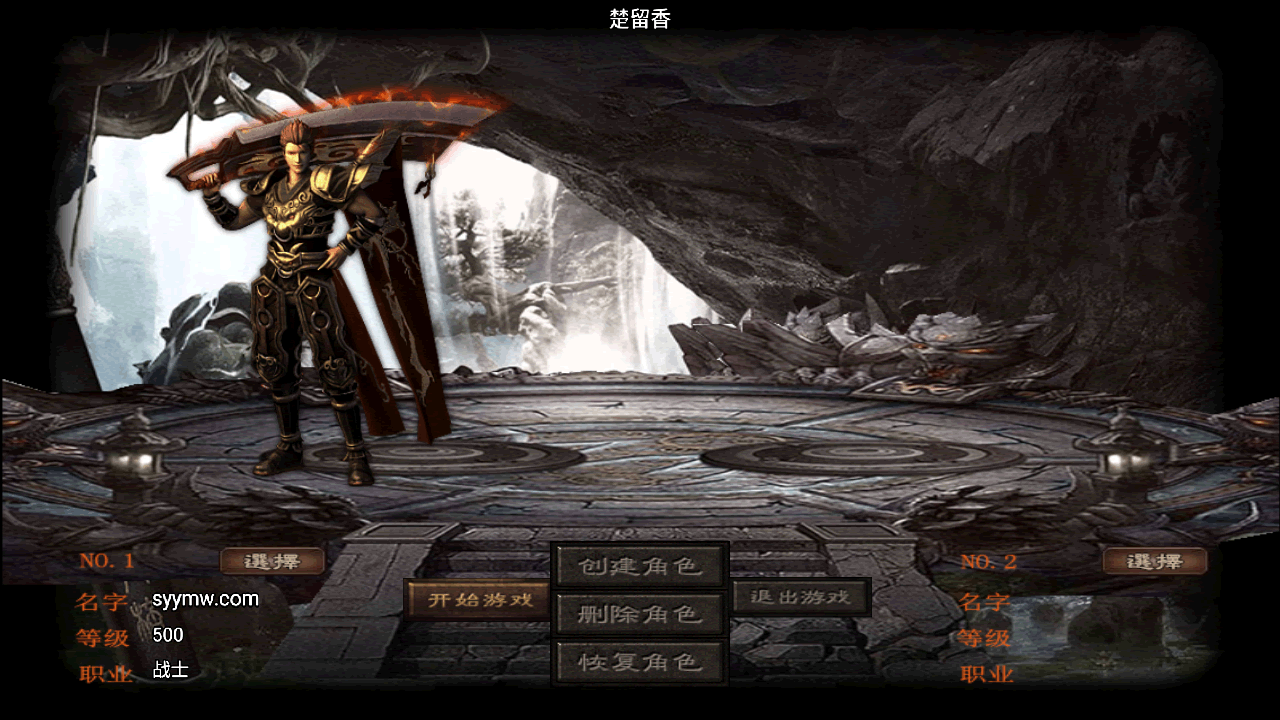Open 创建角色 to create a character

coord(640,566)
